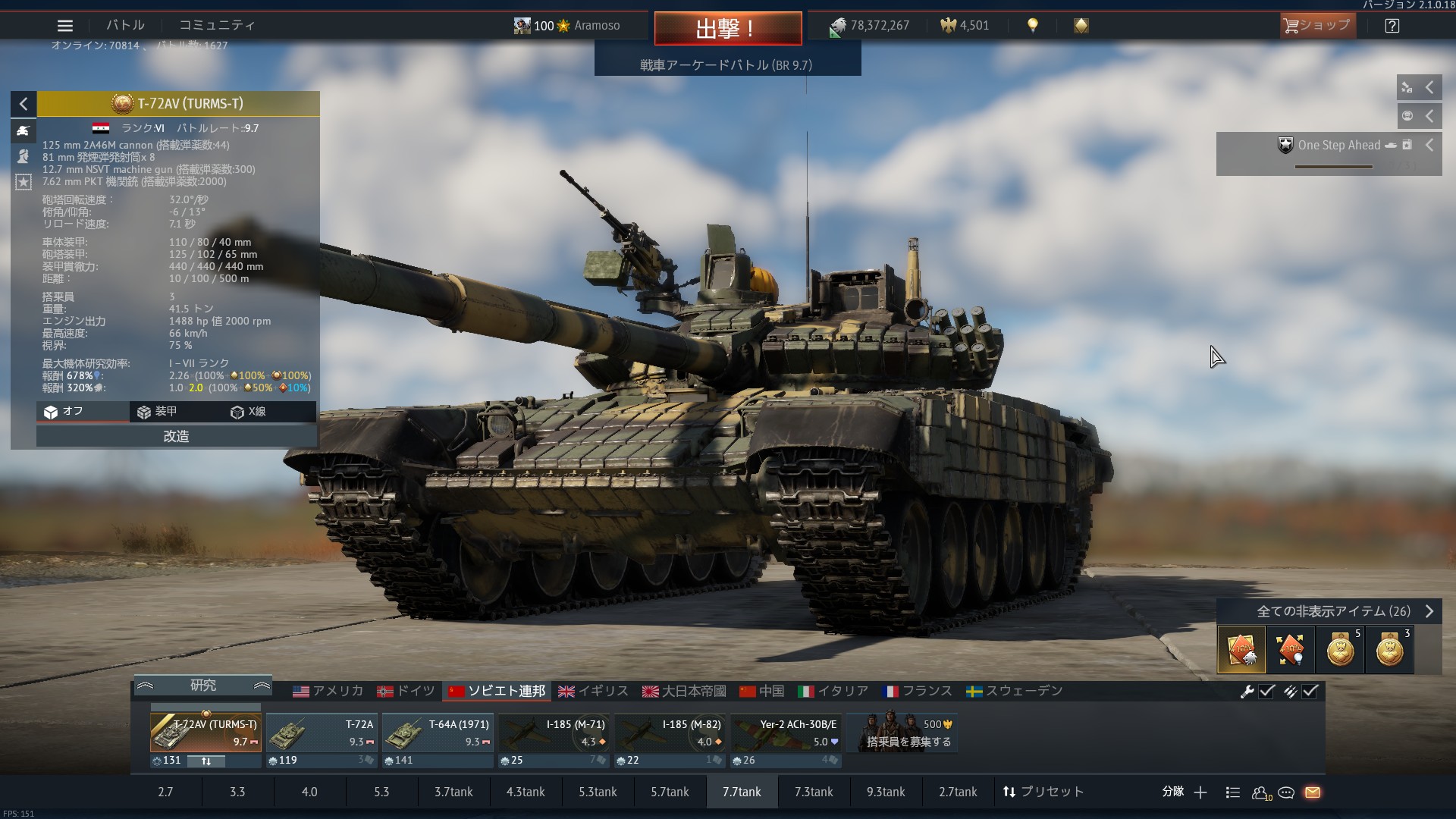
Task: Open the crew member icon on left sidebar
Action: (23, 156)
